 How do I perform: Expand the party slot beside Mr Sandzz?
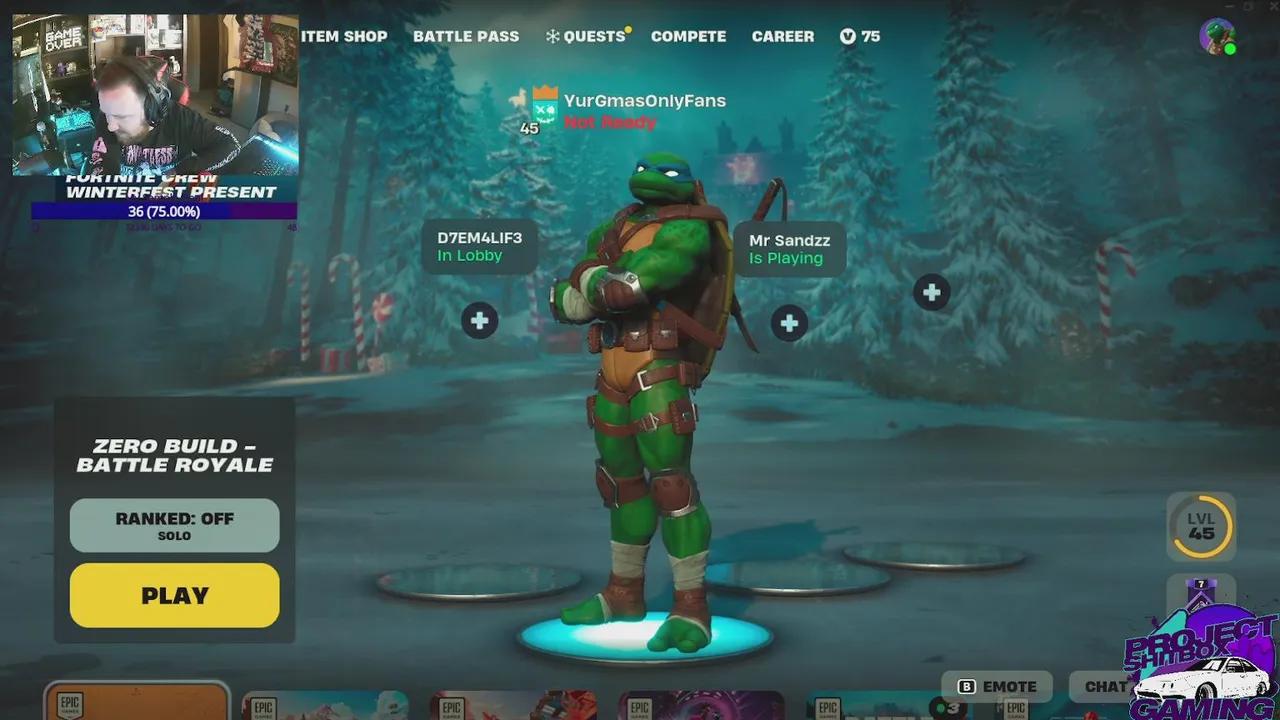[x=789, y=323]
